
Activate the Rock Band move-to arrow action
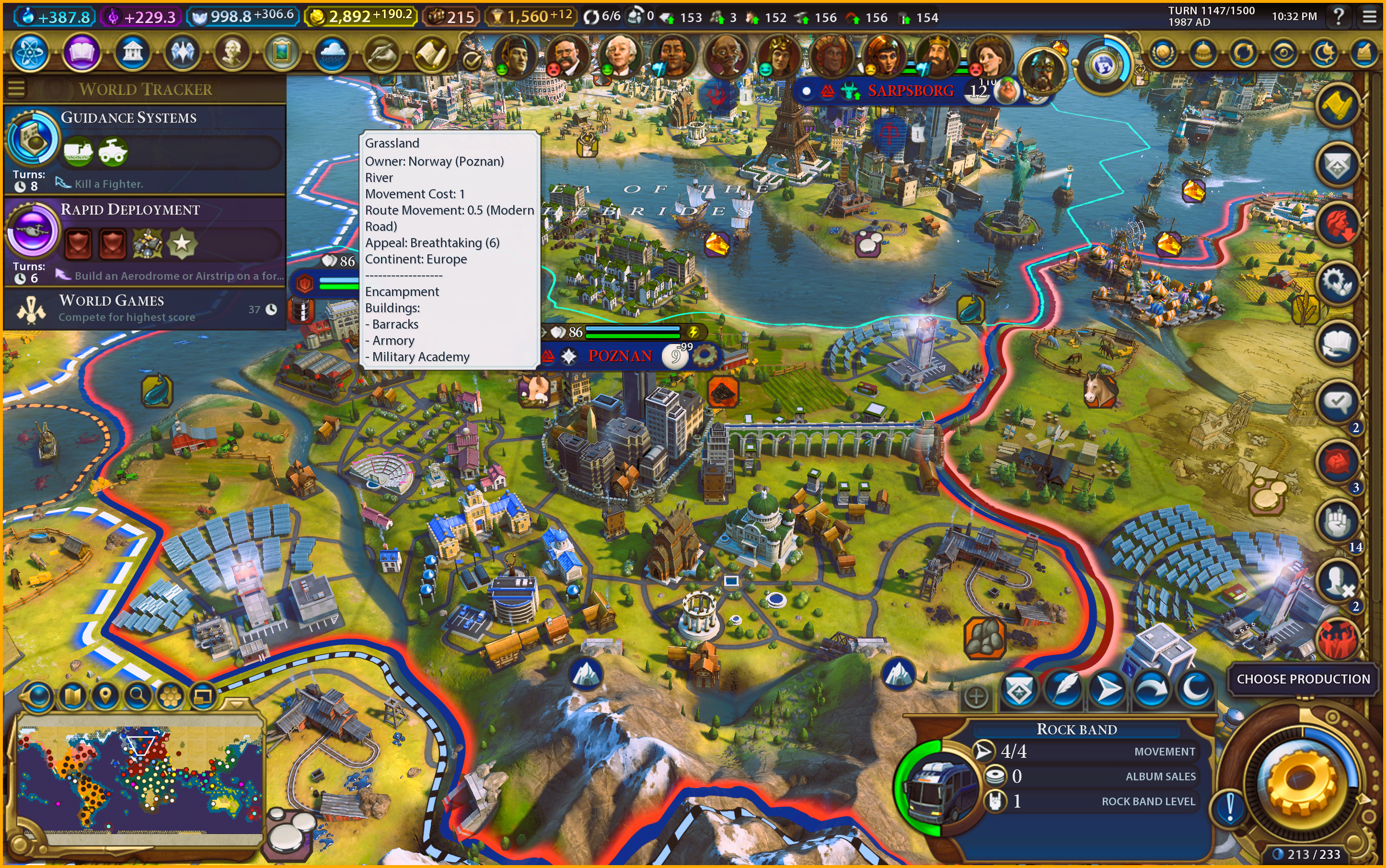click(1108, 689)
